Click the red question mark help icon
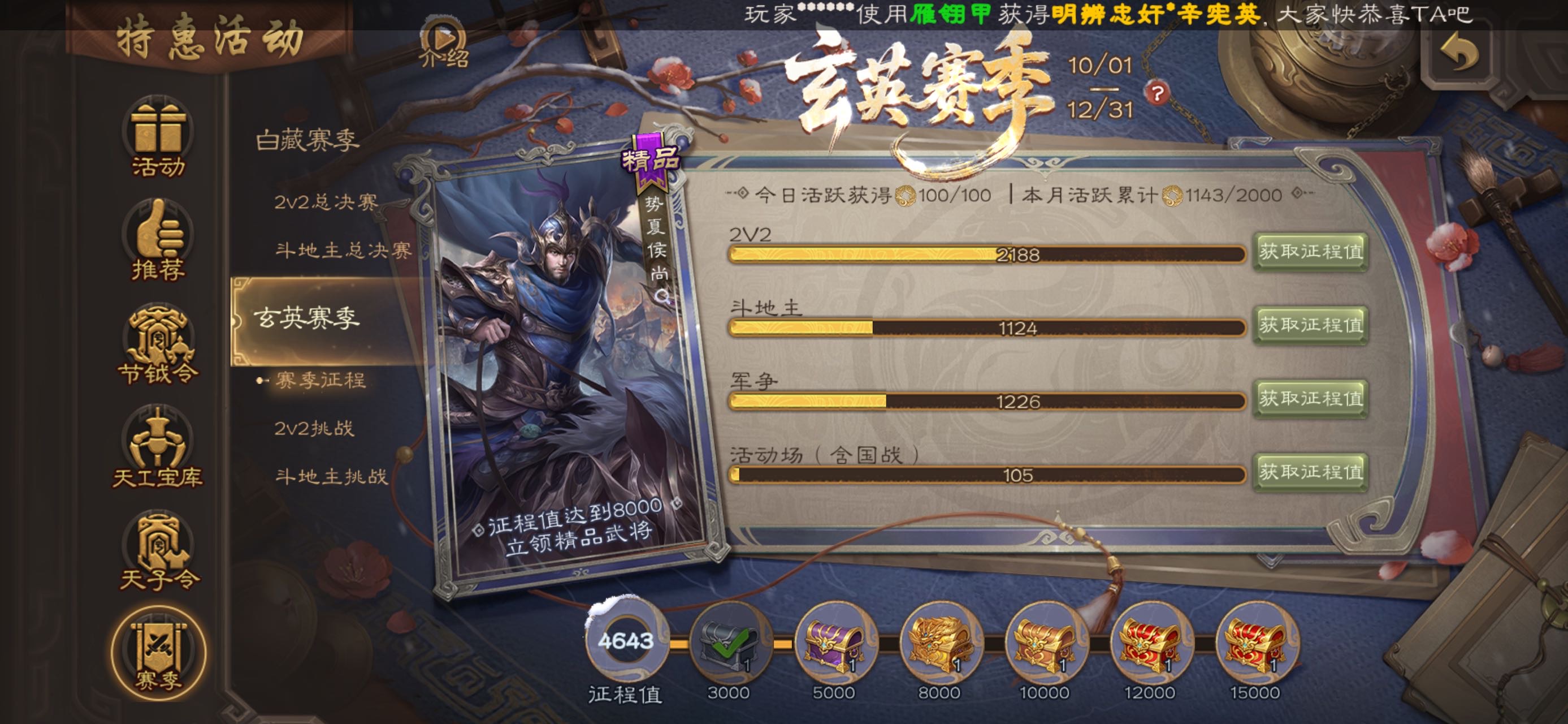This screenshot has width=1568, height=724. click(x=1157, y=93)
